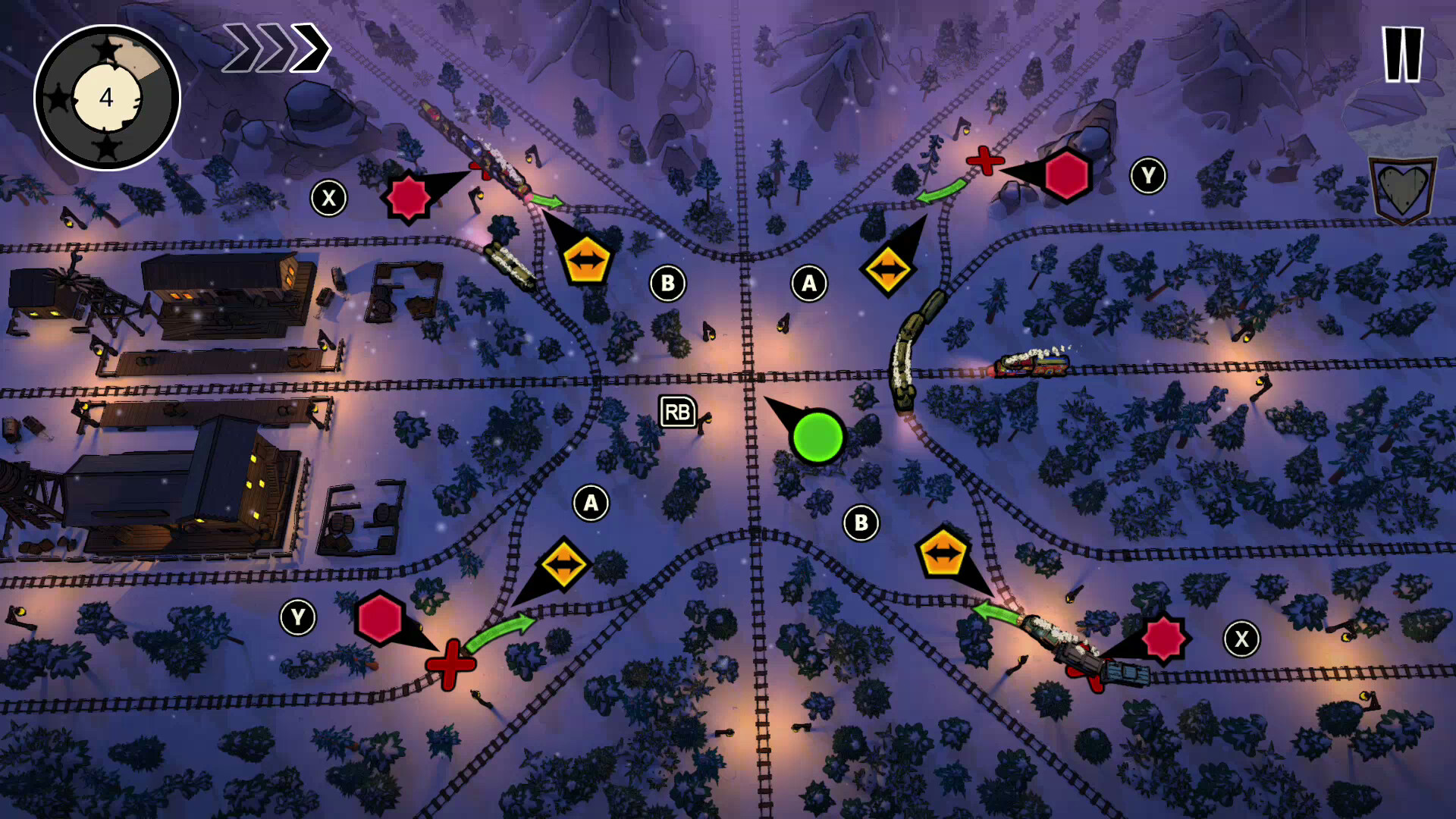
Task: Toggle the yellow track switch near label B
Action: [587, 261]
